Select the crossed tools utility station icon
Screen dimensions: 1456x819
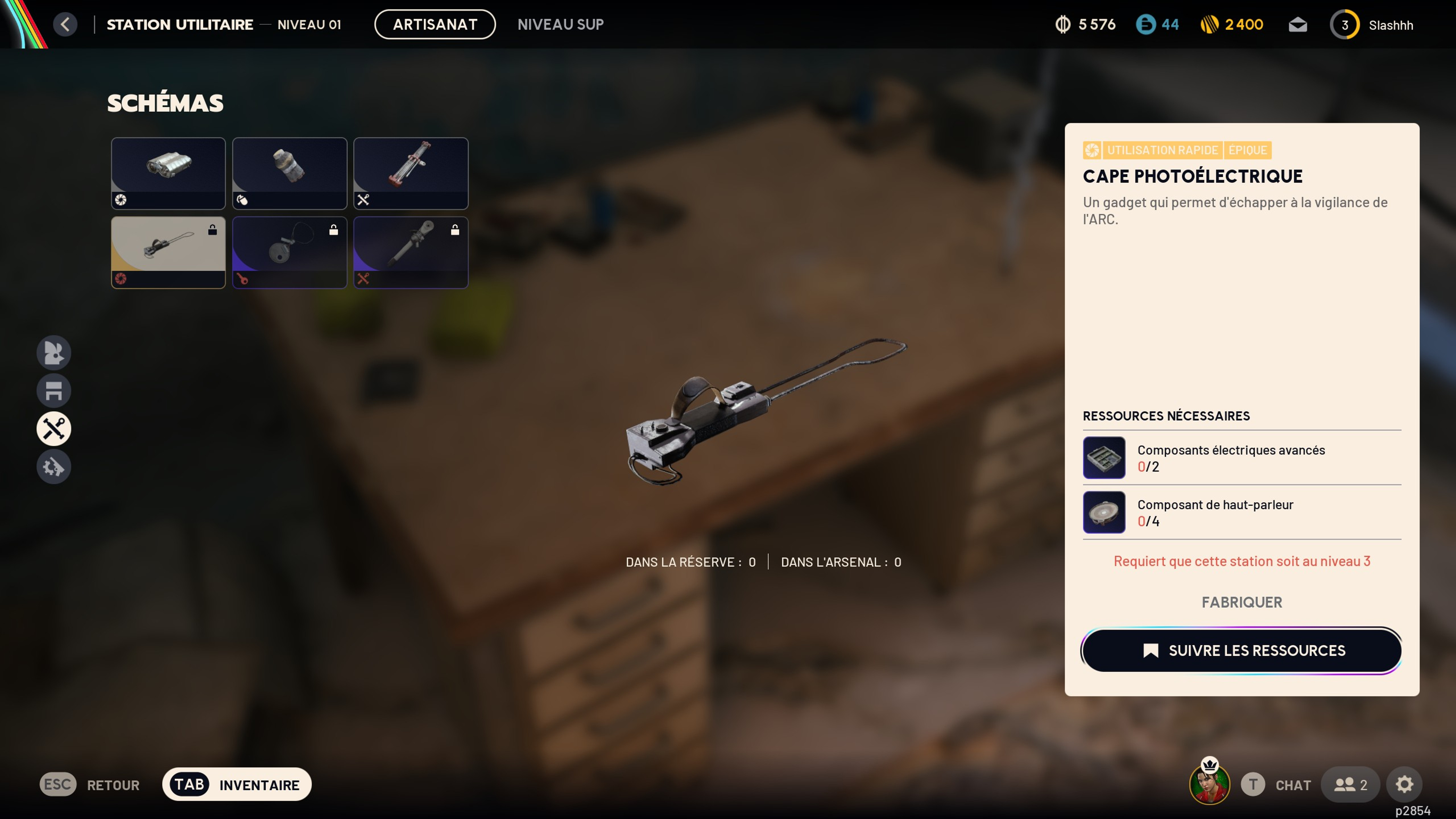[x=54, y=429]
